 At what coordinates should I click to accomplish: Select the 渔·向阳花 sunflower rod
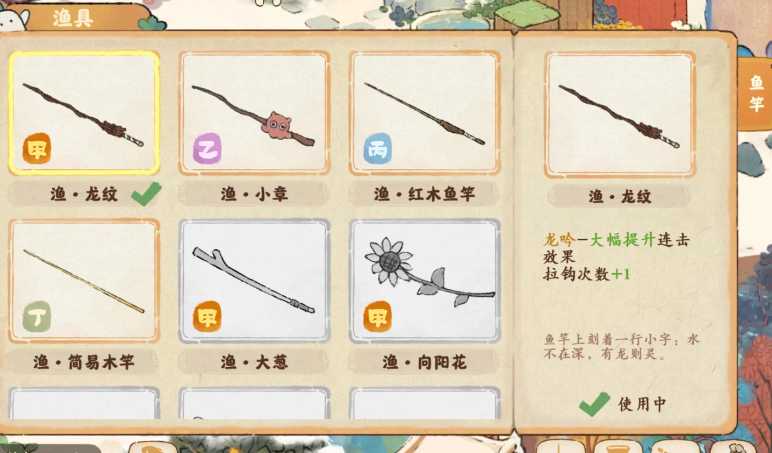point(424,281)
